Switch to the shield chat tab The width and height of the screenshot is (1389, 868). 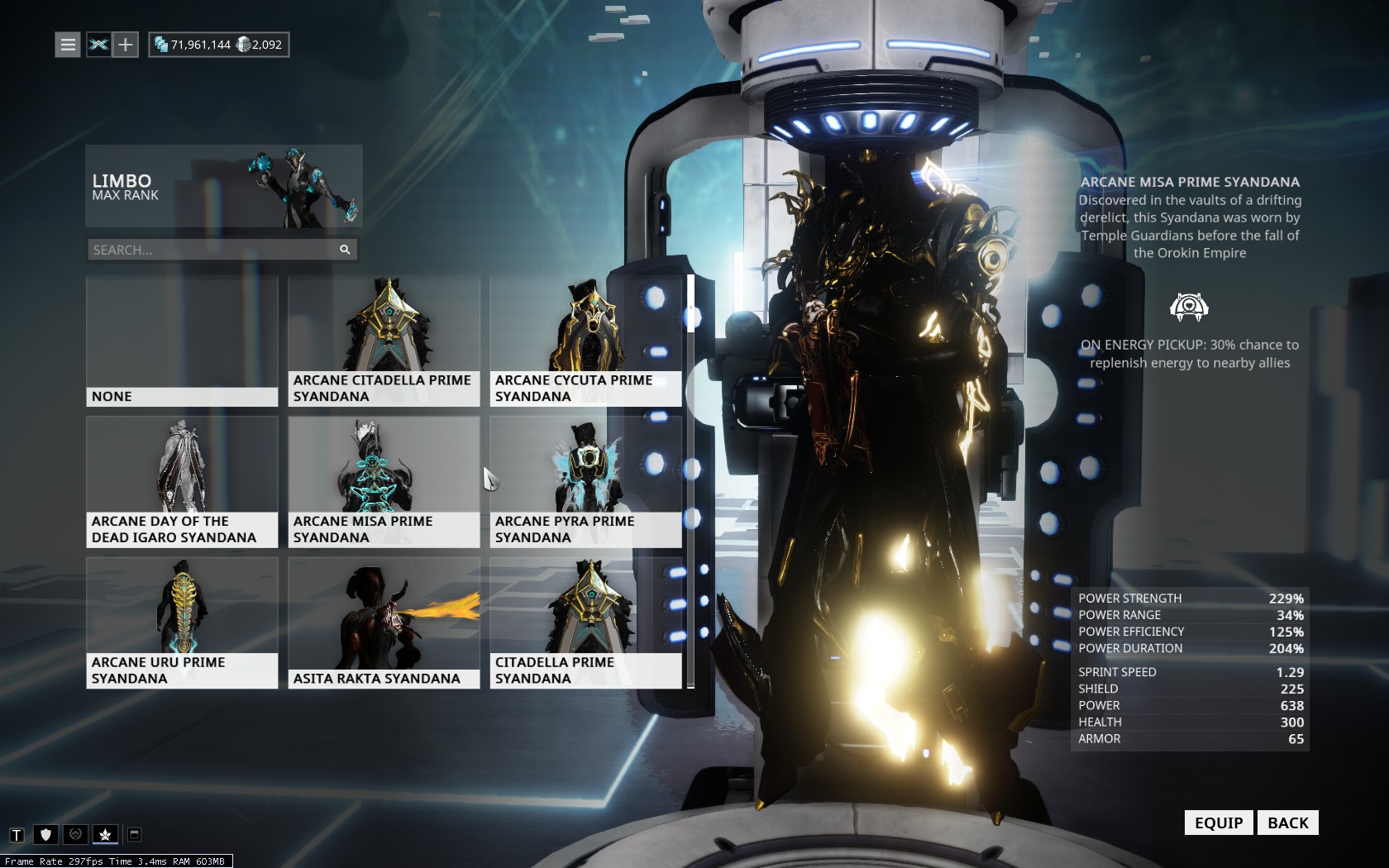(46, 835)
